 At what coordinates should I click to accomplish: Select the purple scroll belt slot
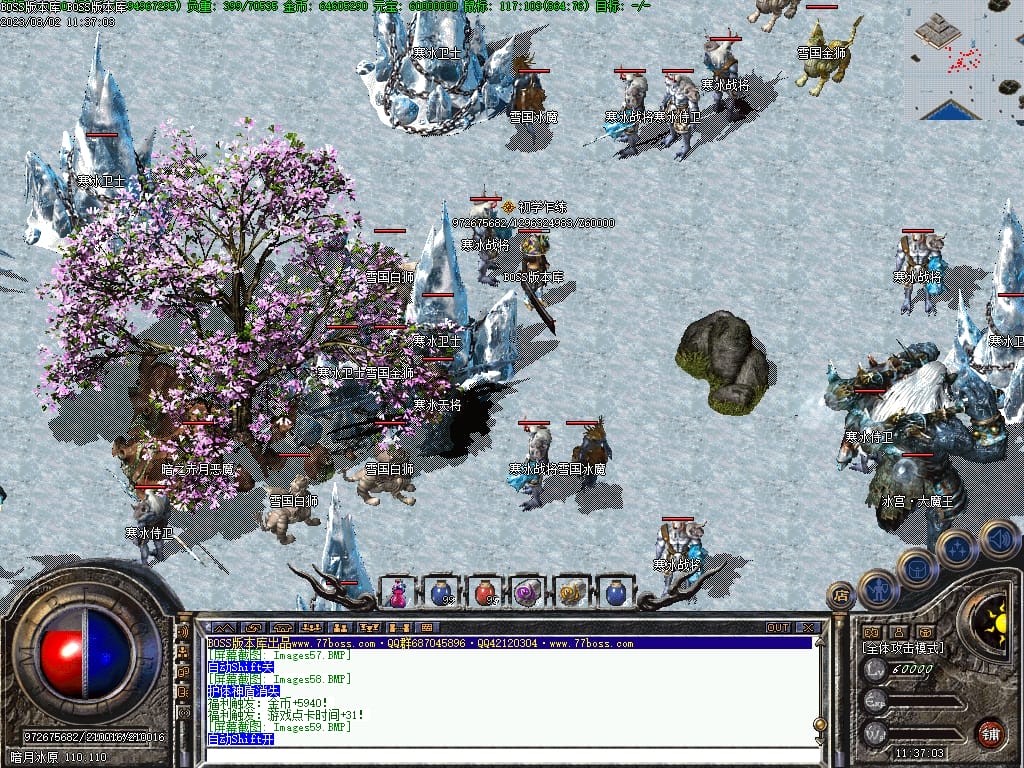pos(527,593)
